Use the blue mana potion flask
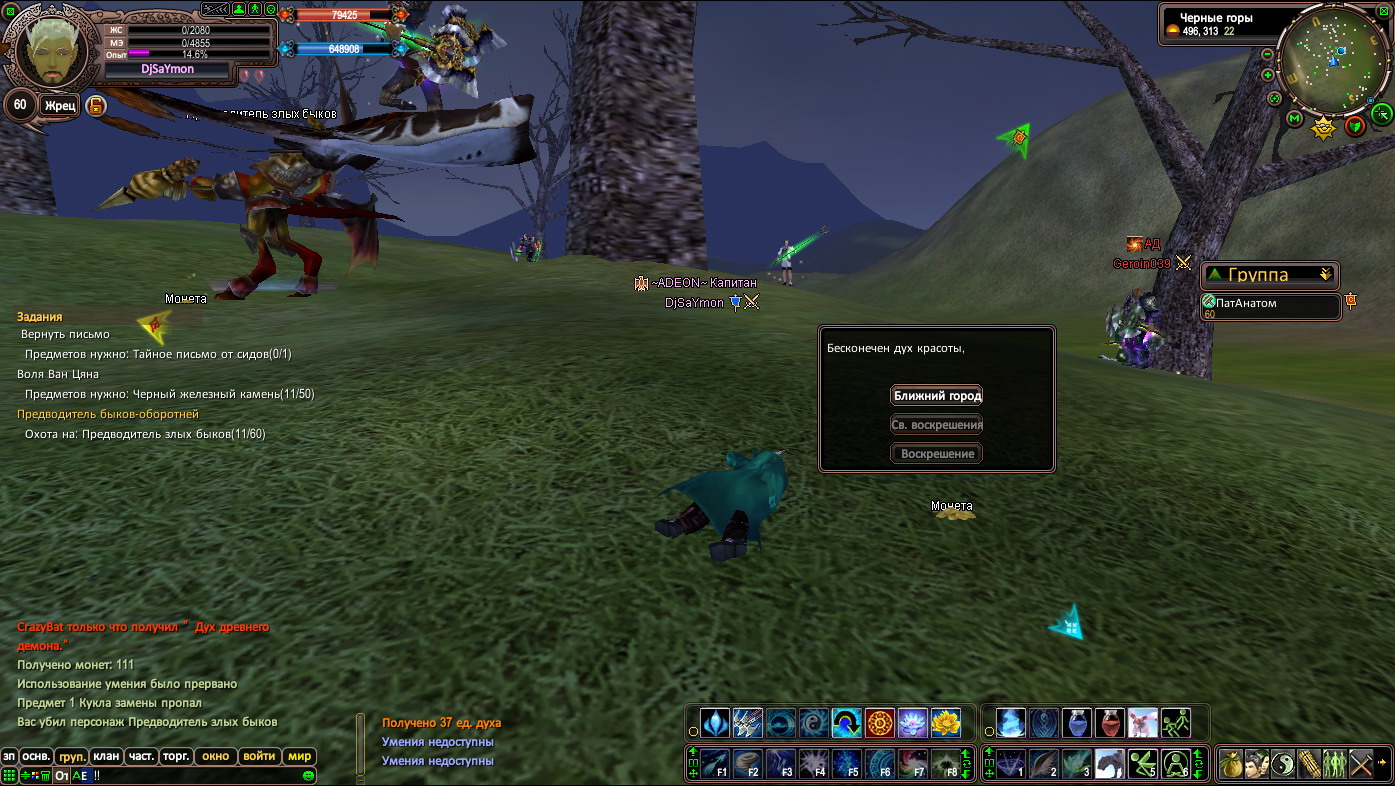Viewport: 1395px width, 786px height. [x=1076, y=723]
